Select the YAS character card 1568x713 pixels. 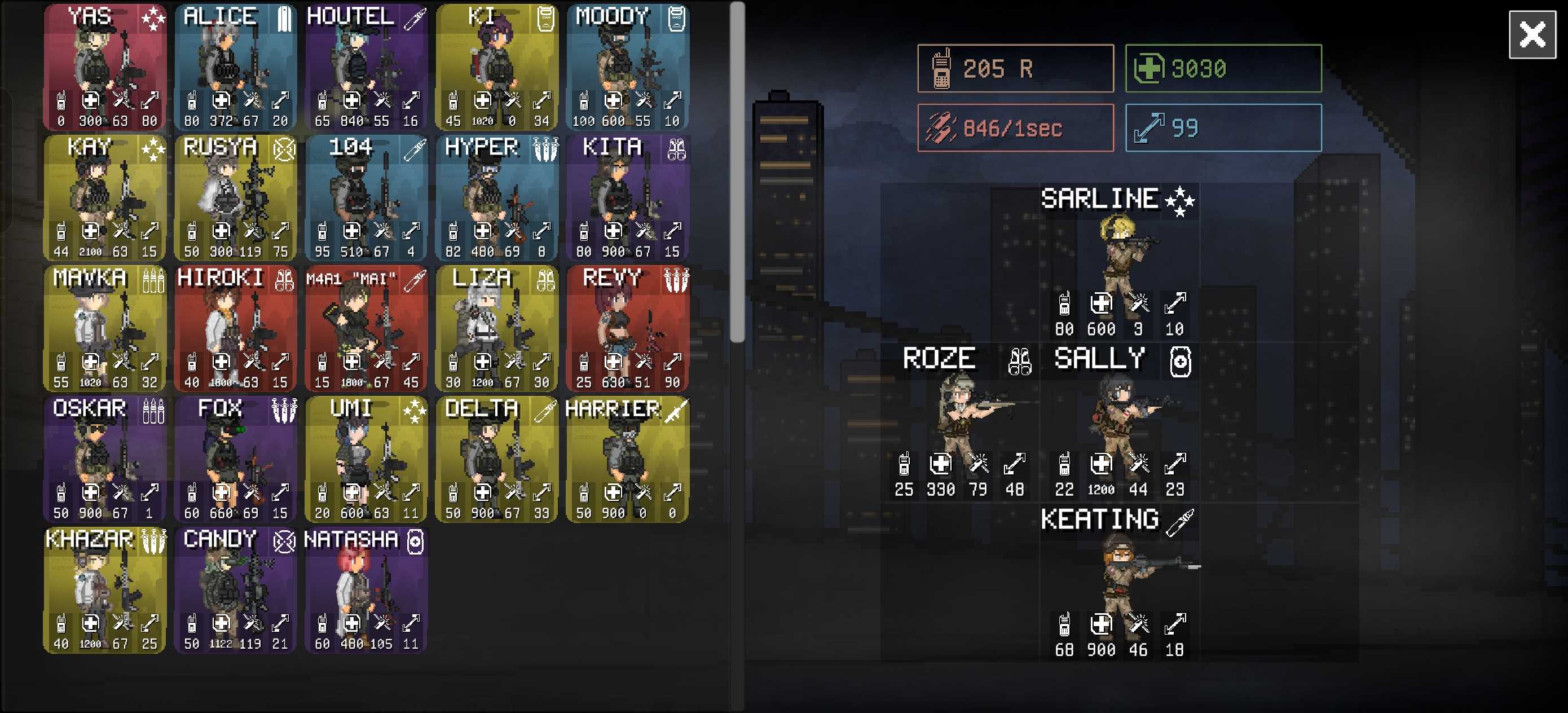click(x=105, y=67)
